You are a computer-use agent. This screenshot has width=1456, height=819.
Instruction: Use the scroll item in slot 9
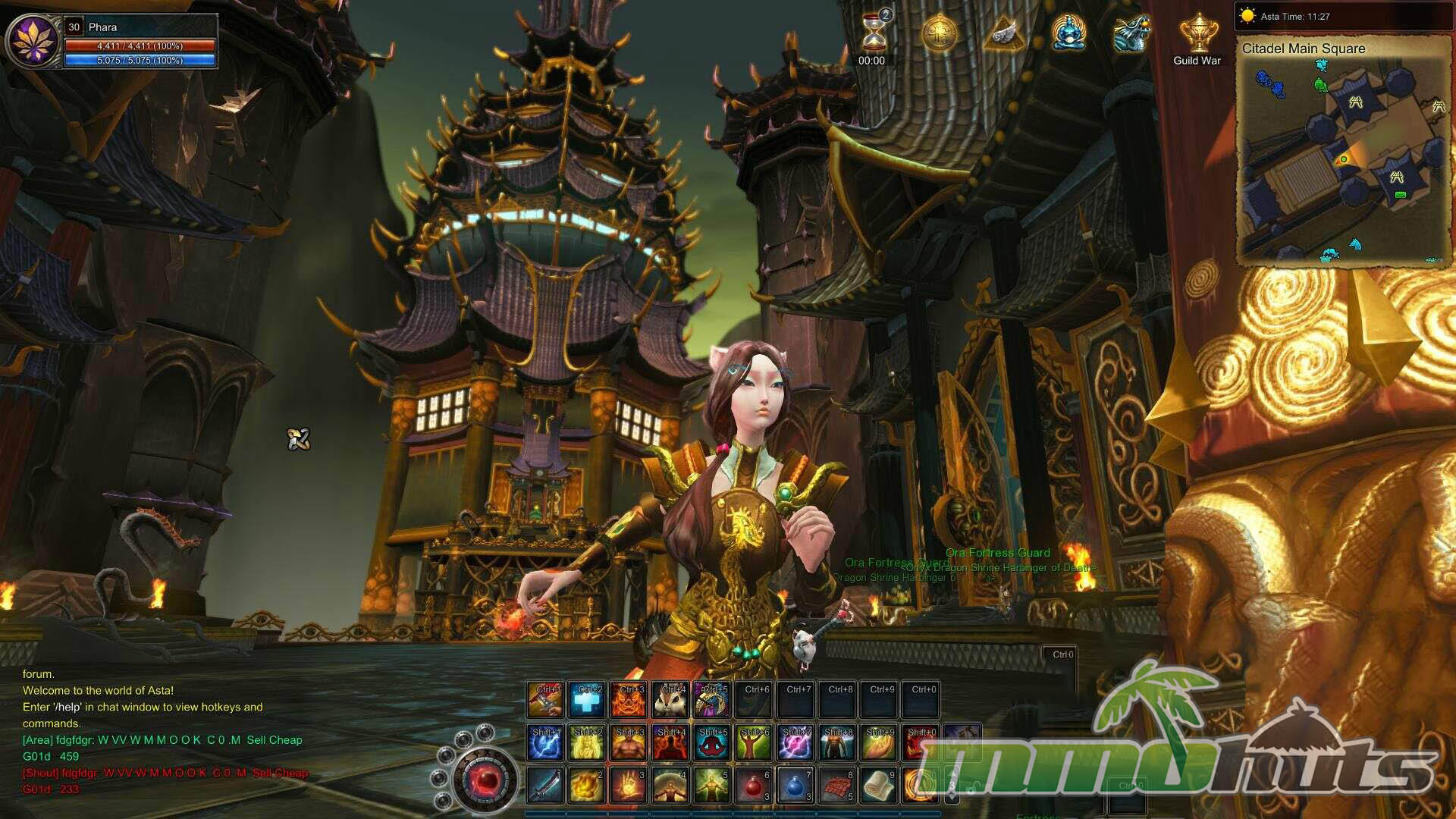click(878, 785)
